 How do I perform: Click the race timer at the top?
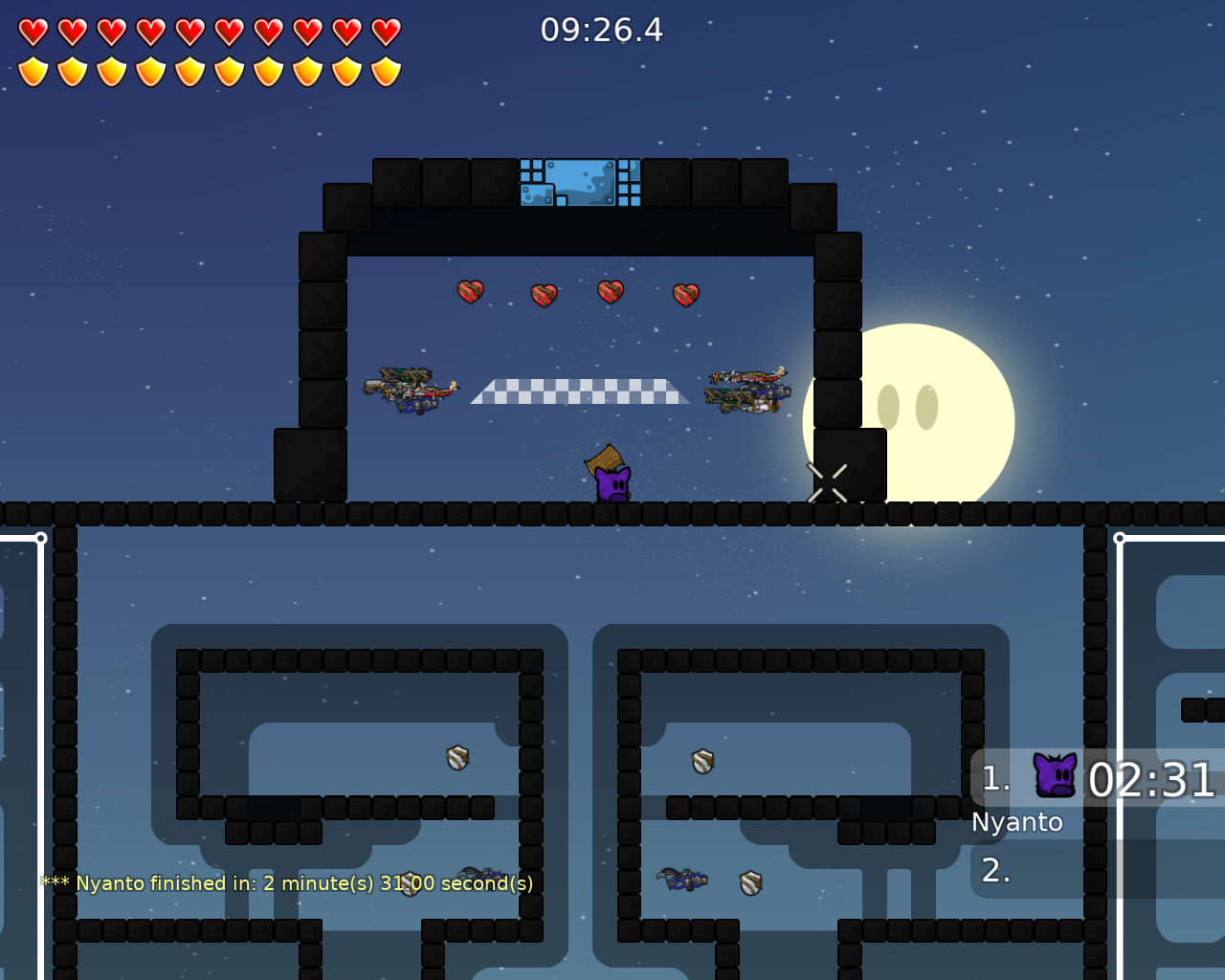[600, 29]
